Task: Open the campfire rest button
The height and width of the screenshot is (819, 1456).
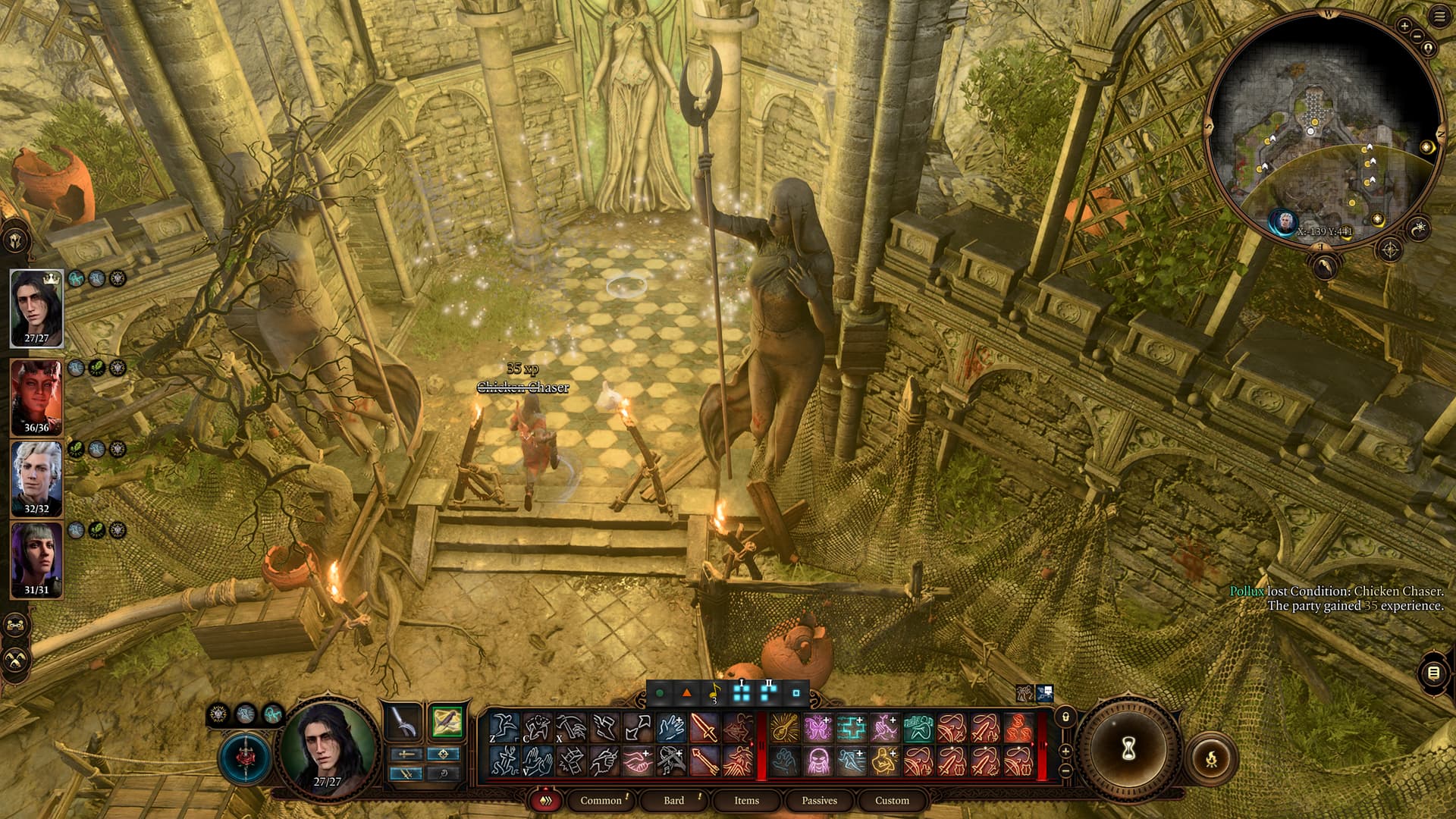Action: (x=1211, y=758)
